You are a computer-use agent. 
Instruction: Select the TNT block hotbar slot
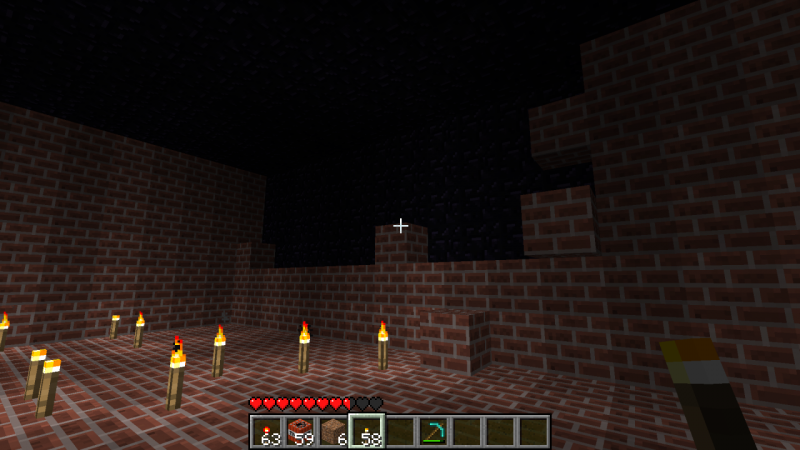point(300,431)
